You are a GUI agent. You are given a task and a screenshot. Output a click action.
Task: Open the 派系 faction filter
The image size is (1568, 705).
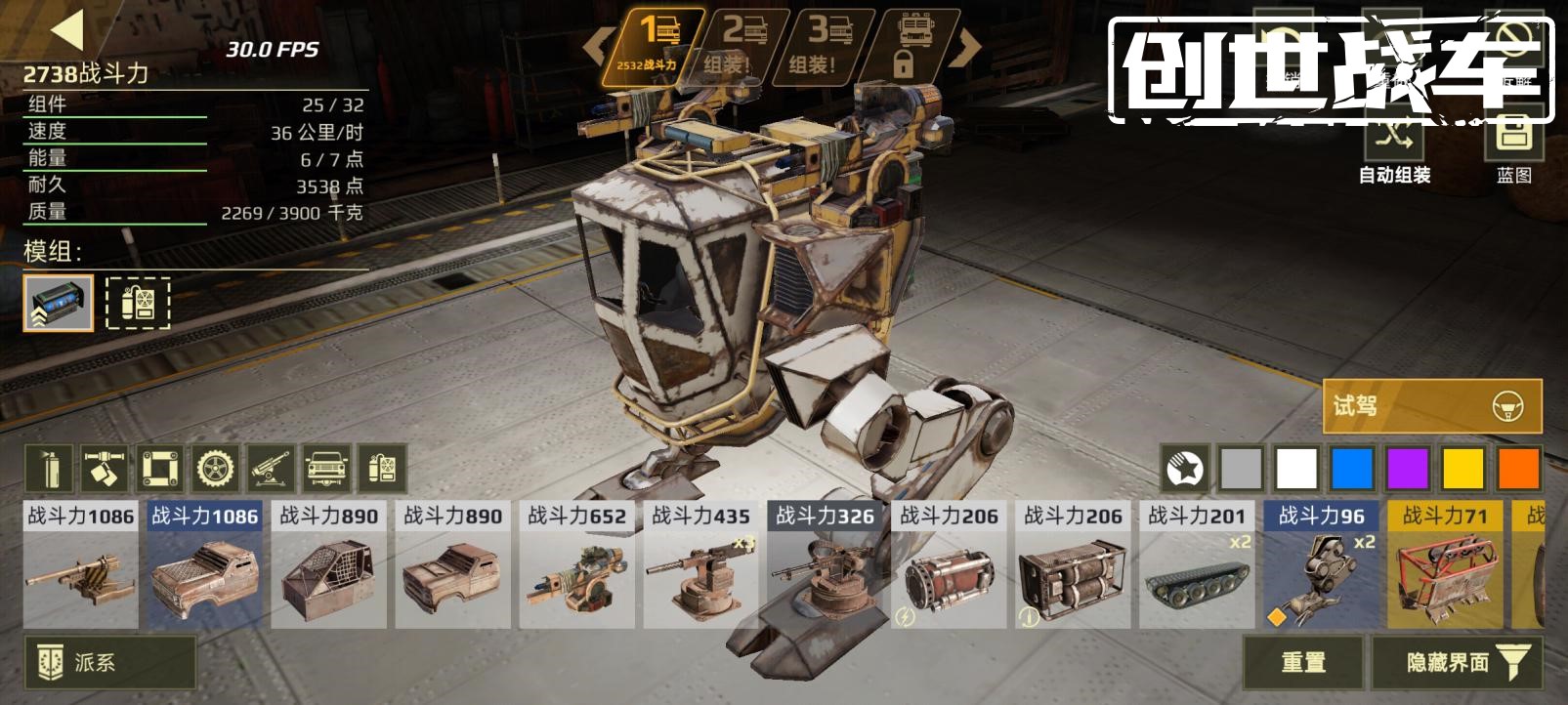(109, 662)
